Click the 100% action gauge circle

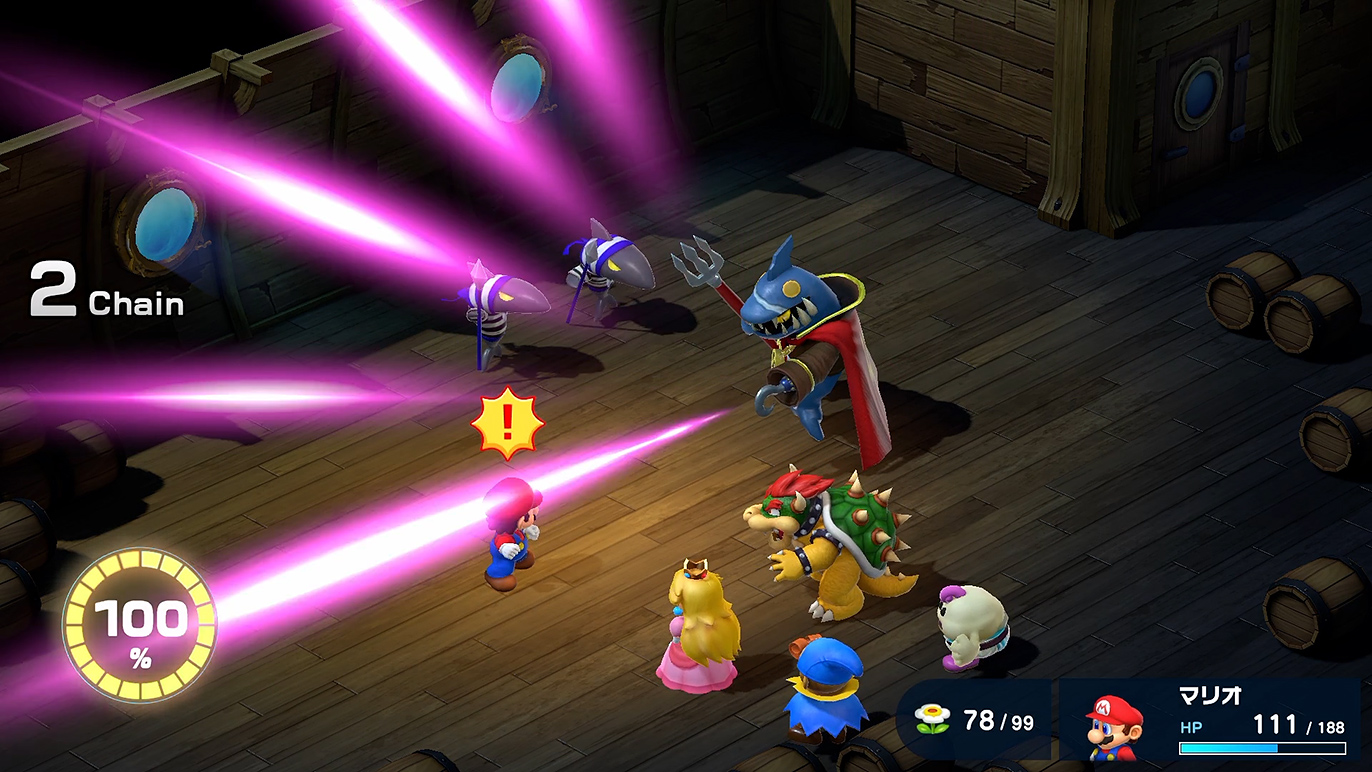tap(139, 625)
